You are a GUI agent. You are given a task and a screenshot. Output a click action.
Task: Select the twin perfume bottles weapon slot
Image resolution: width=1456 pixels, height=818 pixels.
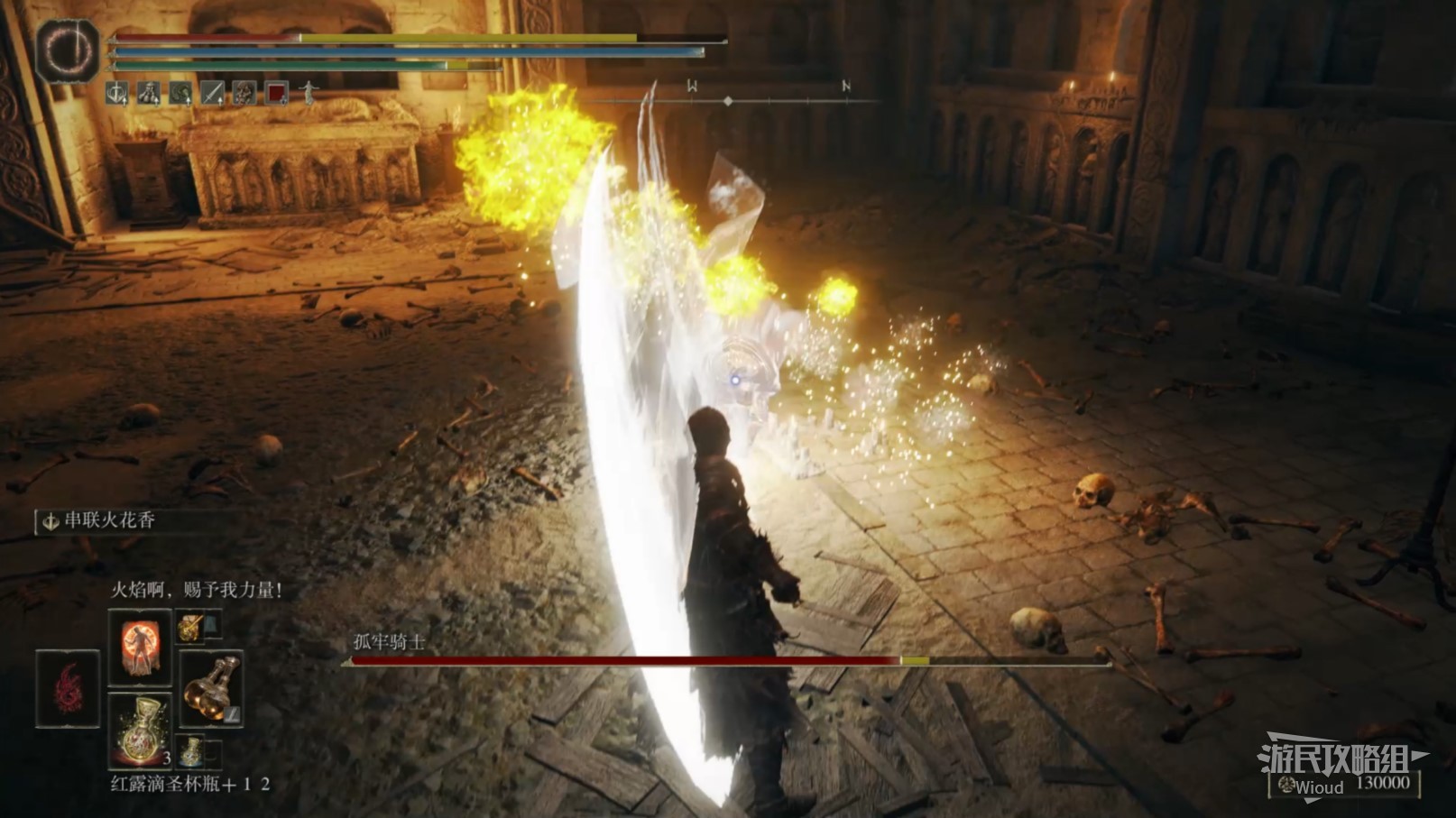211,687
